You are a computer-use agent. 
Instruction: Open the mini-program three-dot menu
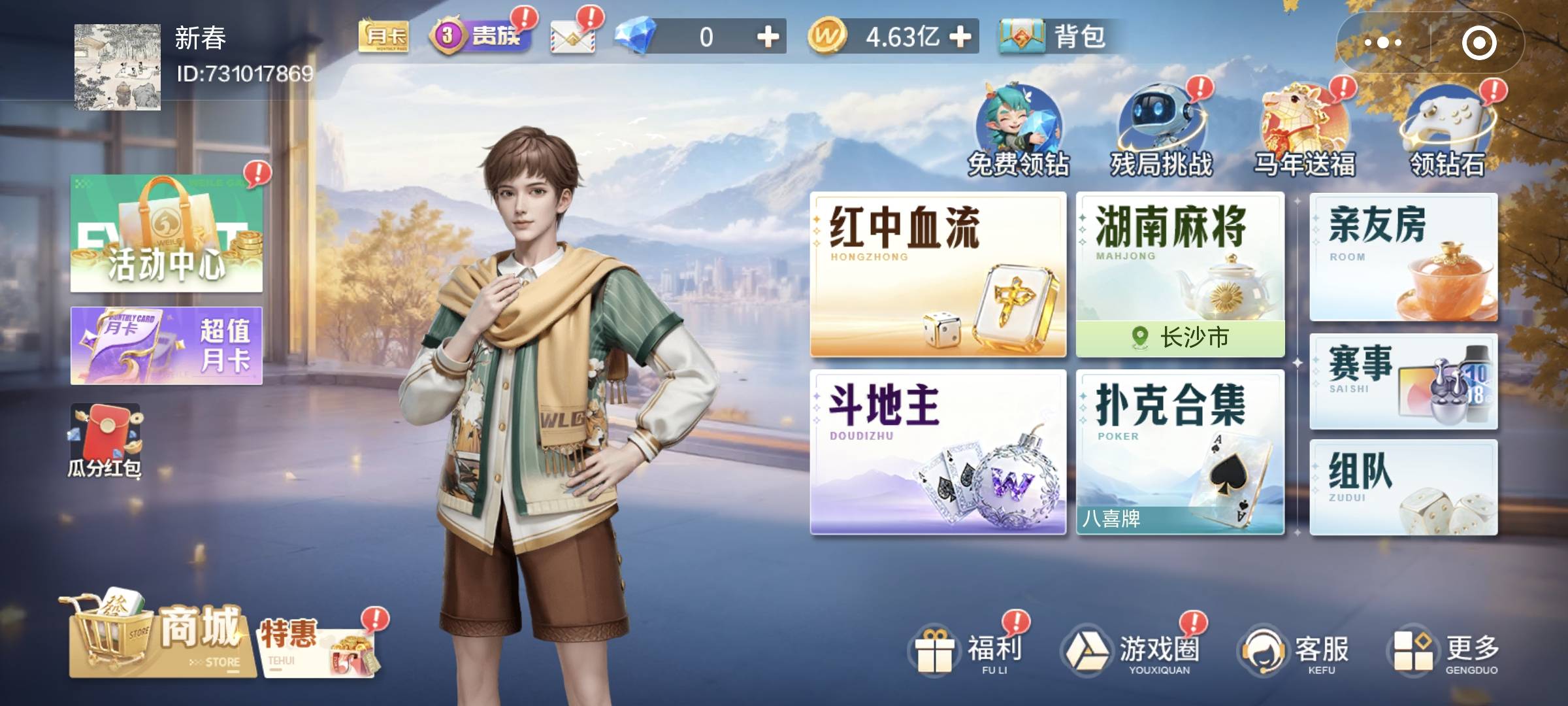[x=1382, y=42]
